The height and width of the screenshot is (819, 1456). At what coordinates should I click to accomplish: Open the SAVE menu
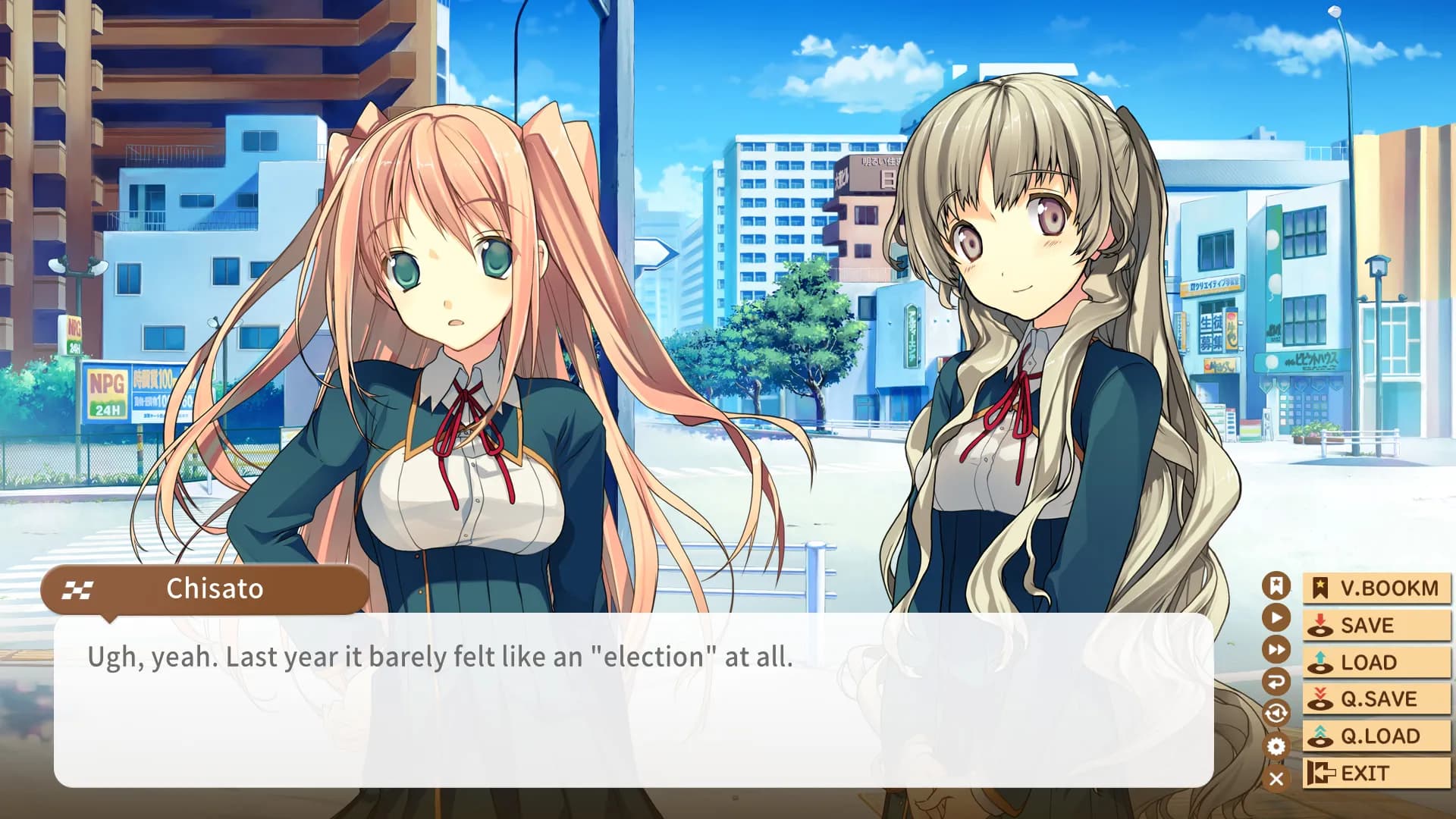(x=1376, y=625)
